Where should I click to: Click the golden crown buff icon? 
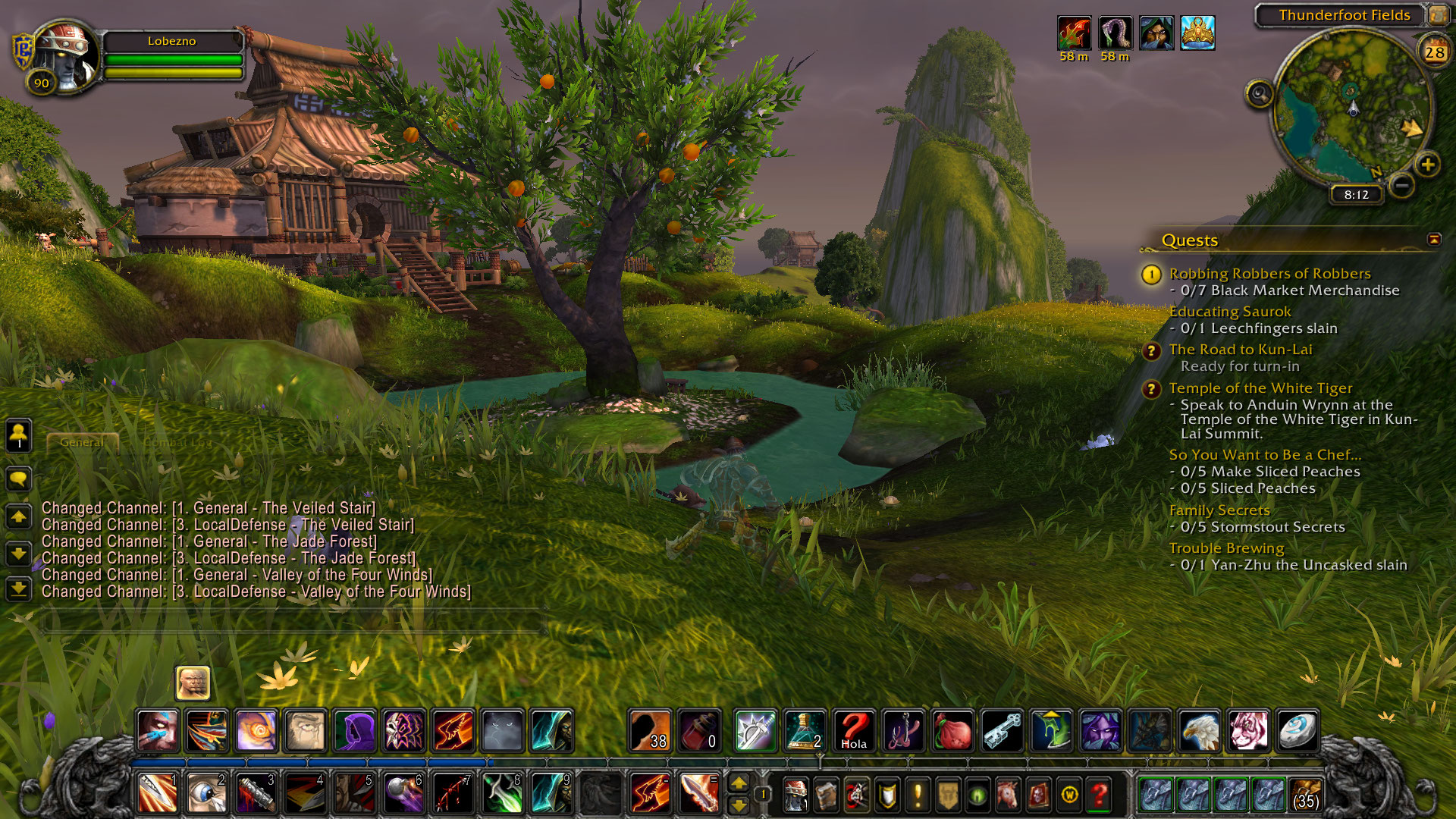click(1197, 34)
